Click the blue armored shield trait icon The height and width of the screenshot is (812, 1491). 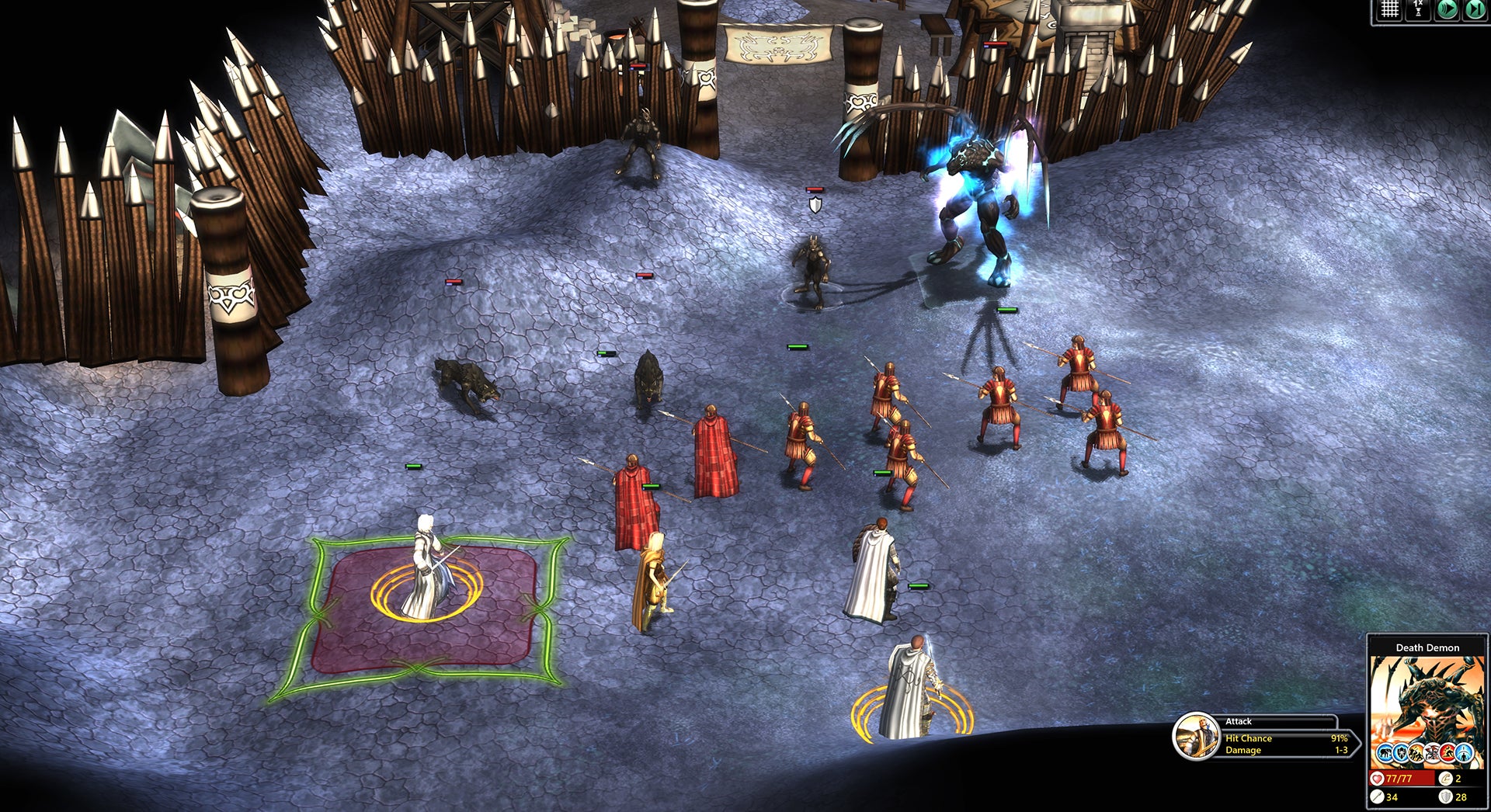(x=1401, y=752)
